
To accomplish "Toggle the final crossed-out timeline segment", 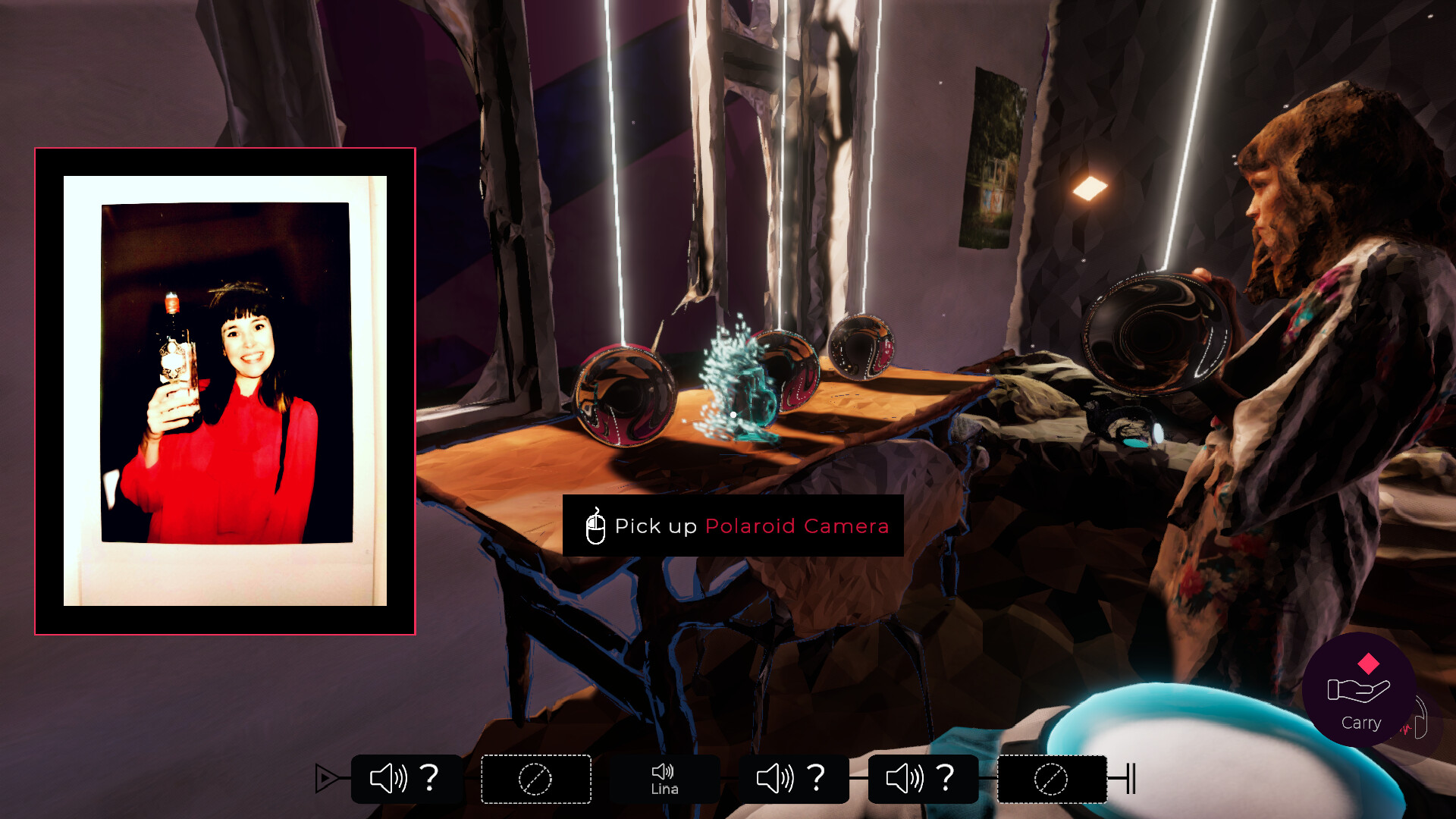I will point(1053,778).
